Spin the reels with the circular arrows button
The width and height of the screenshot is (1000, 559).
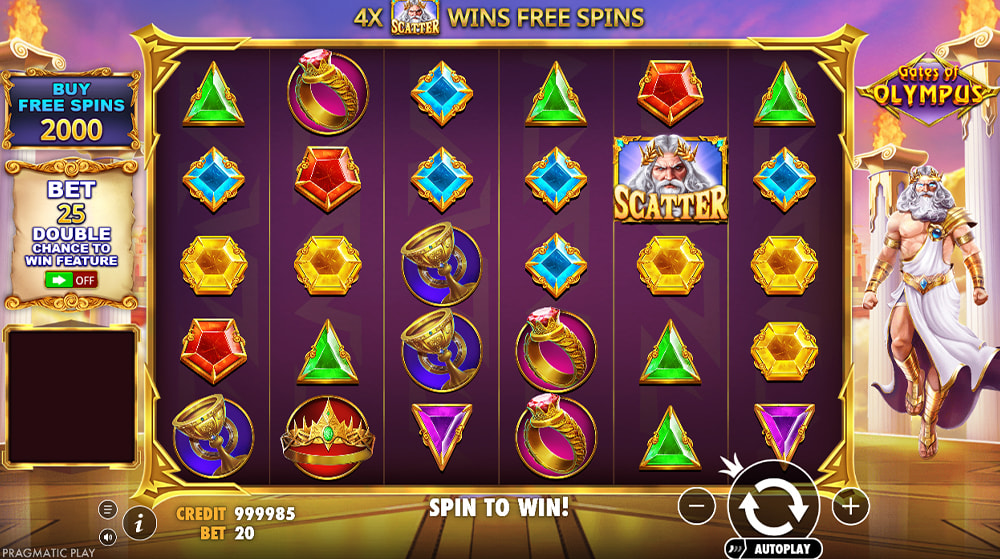773,506
